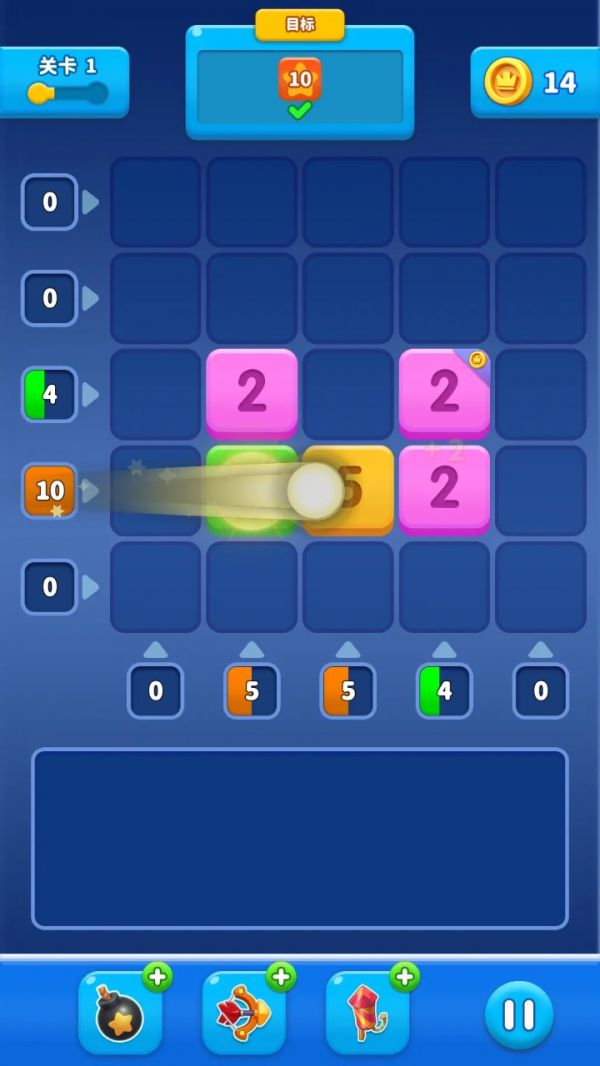This screenshot has width=600, height=1066.
Task: Activate the star bomb power-up
Action: tap(121, 1015)
